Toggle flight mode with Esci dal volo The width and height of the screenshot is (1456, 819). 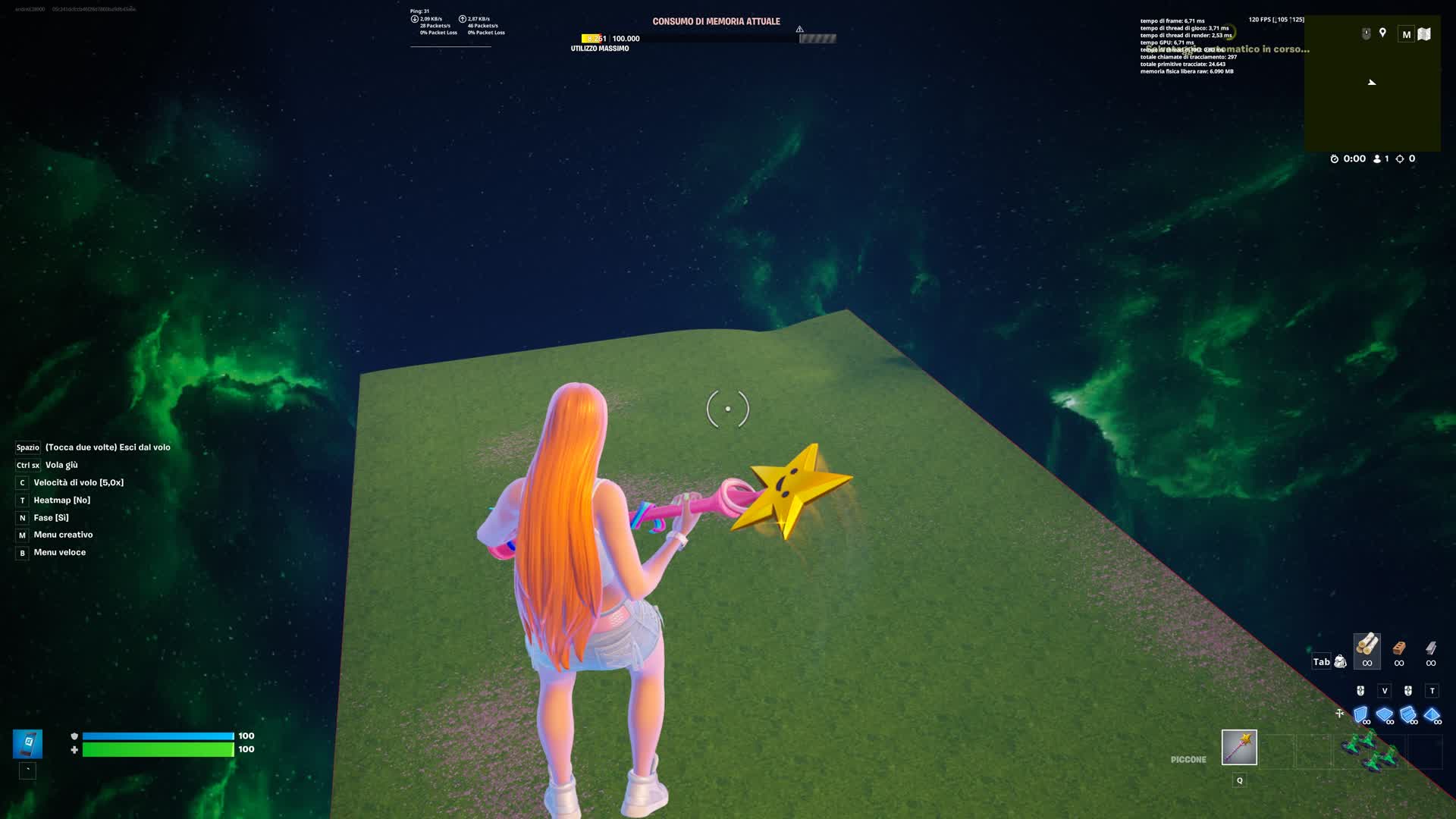[106, 447]
